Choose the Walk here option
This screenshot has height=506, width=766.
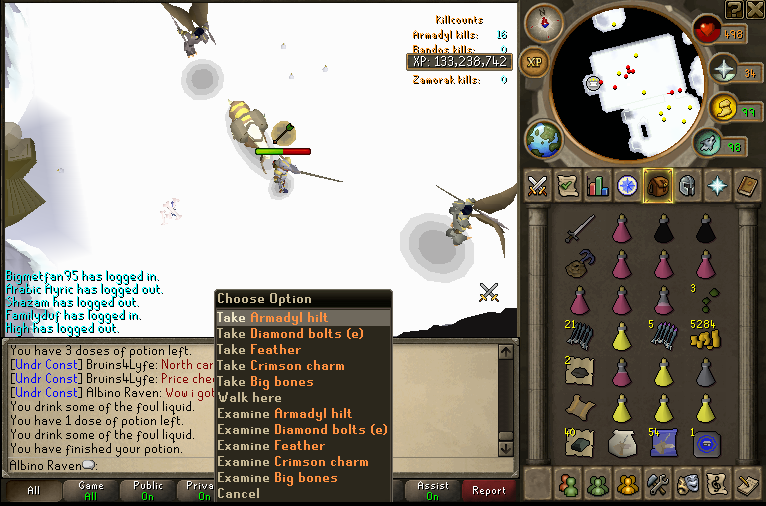[249, 397]
